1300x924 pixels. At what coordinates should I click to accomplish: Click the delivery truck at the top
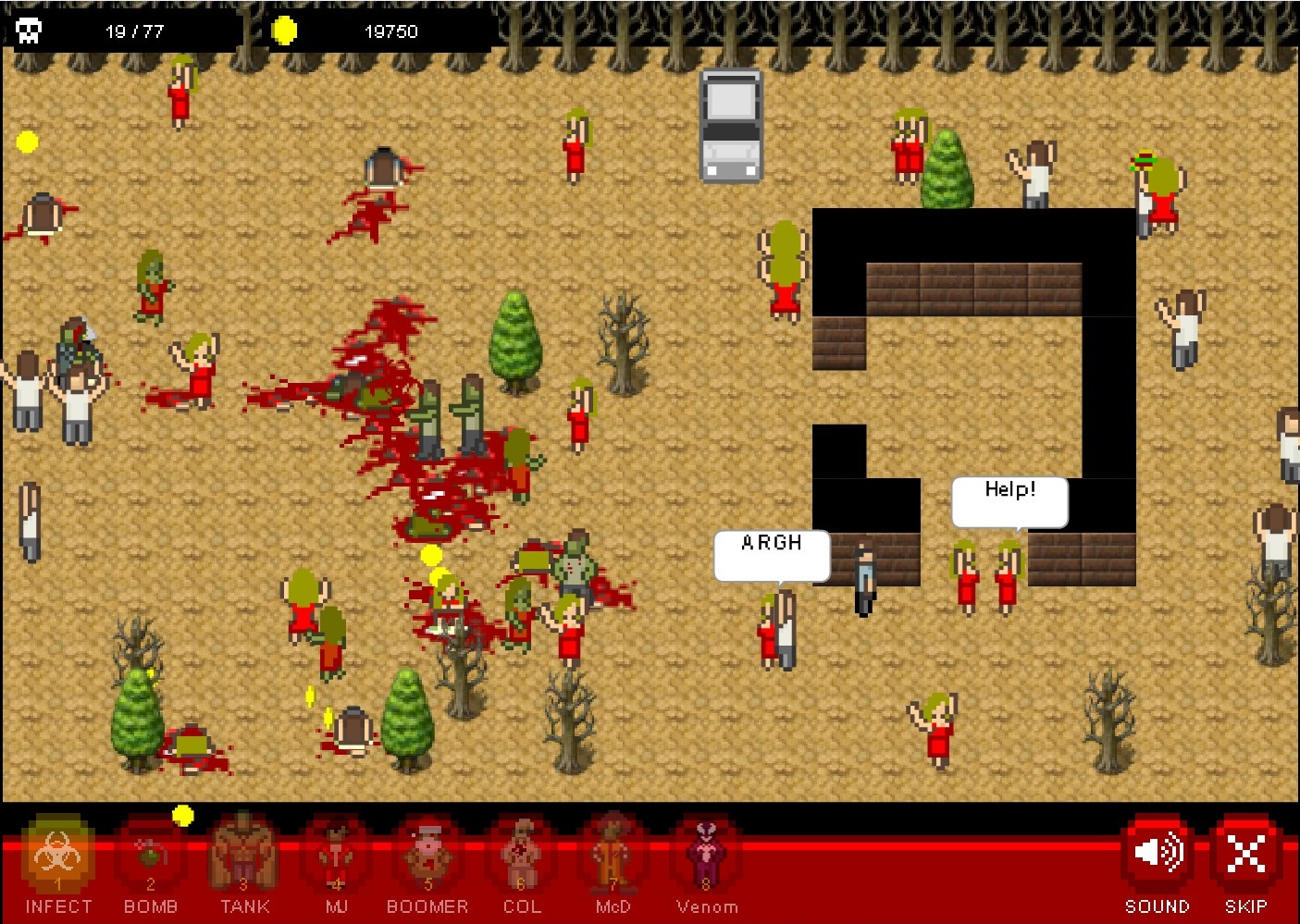coord(730,127)
